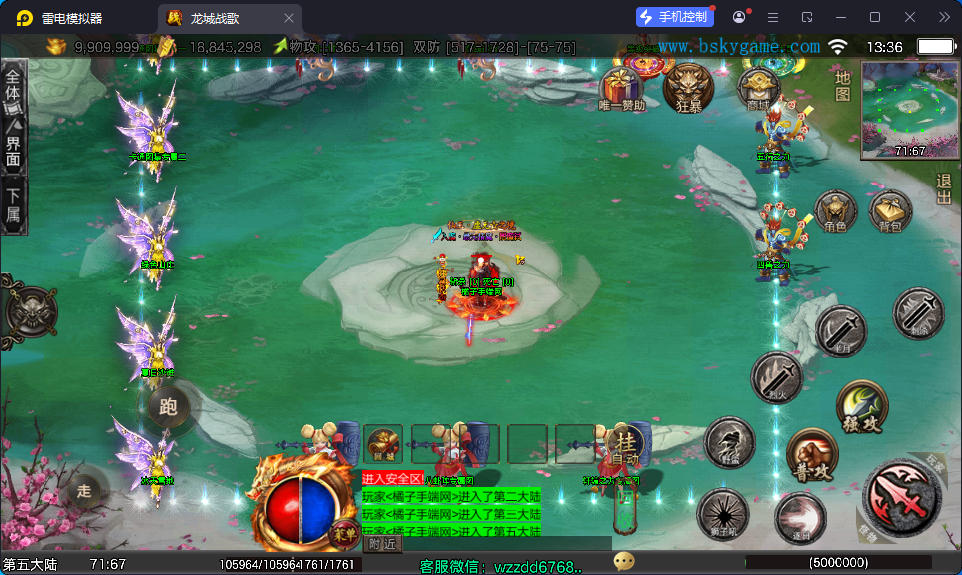
Task: Open the 唯一赞助 gift box
Action: pyautogui.click(x=621, y=86)
